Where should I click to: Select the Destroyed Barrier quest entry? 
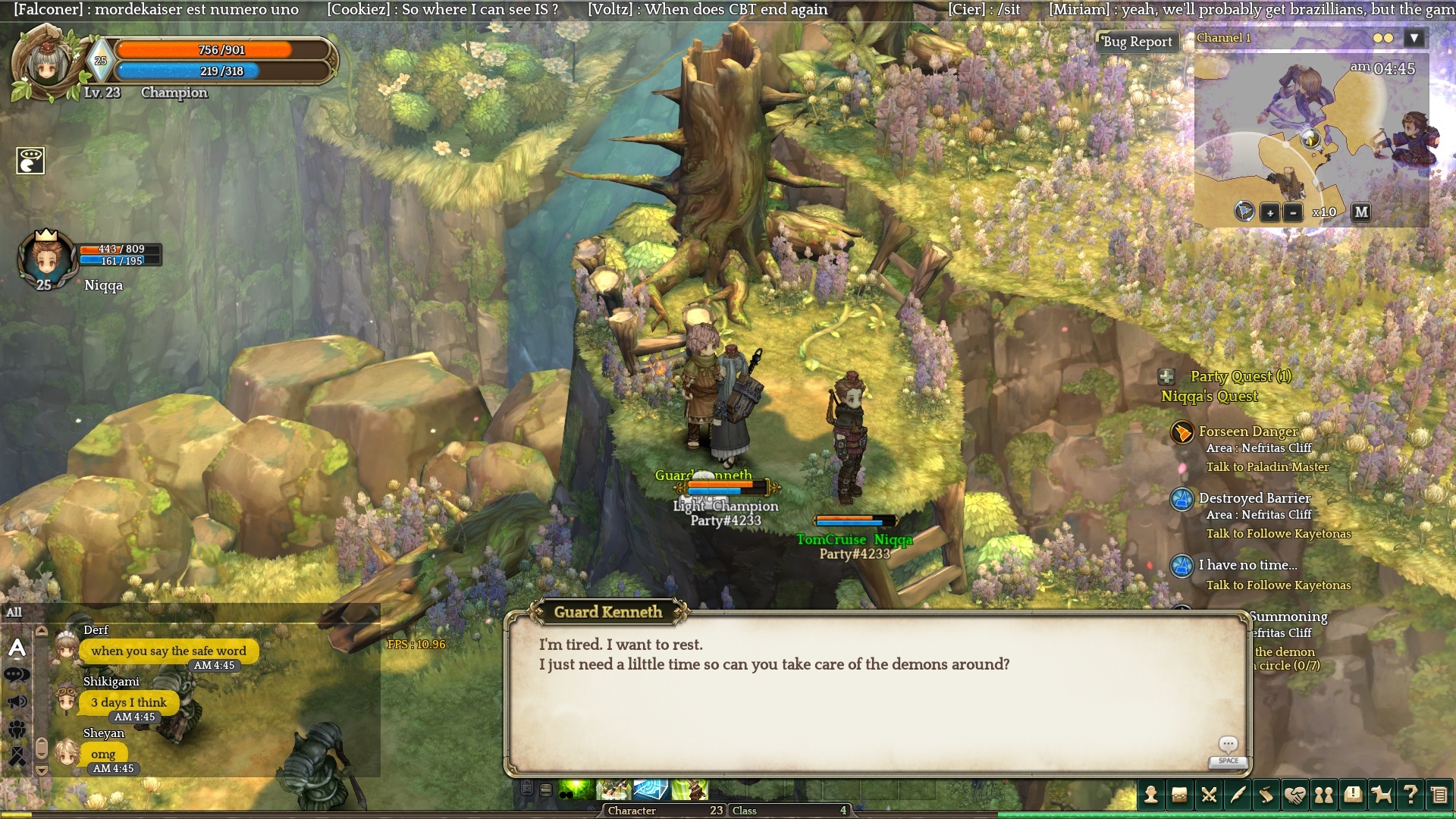click(1254, 498)
